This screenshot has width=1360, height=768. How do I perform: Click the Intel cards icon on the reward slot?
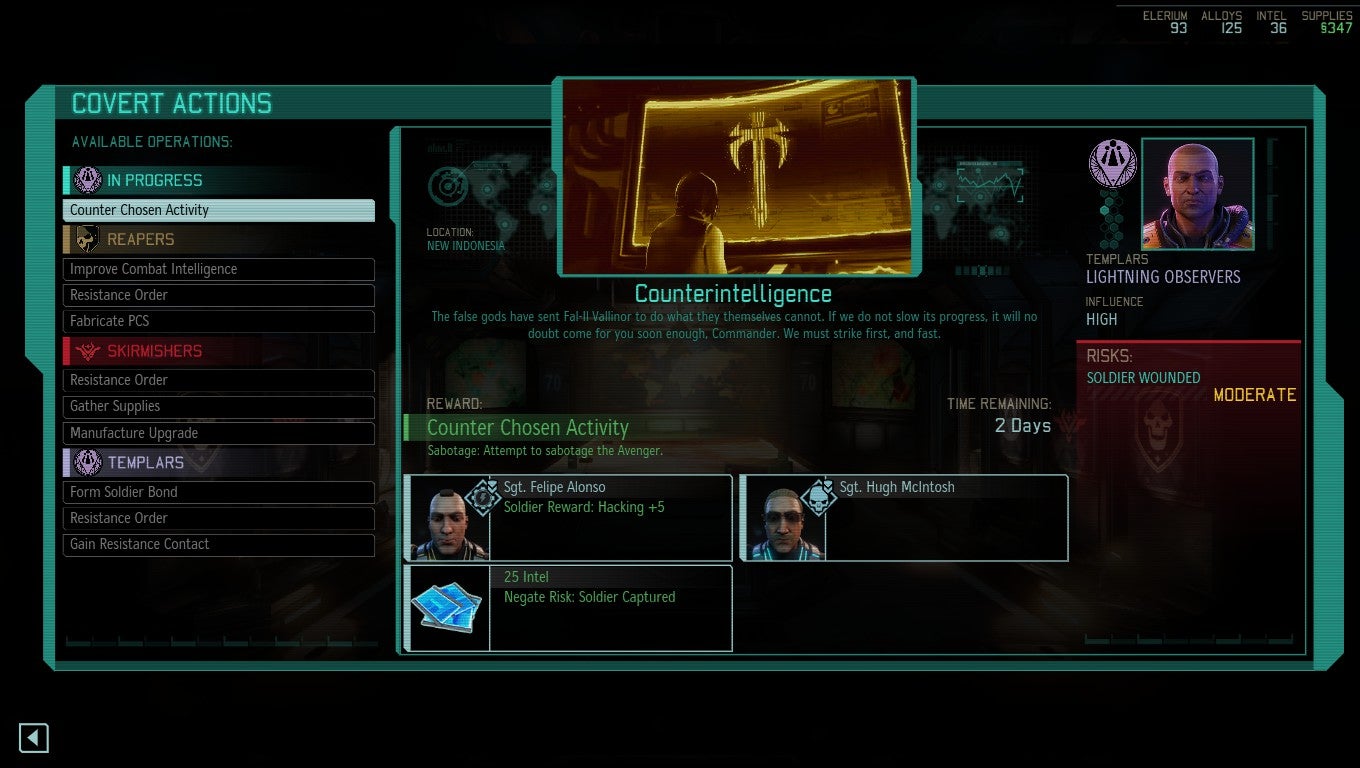[447, 607]
